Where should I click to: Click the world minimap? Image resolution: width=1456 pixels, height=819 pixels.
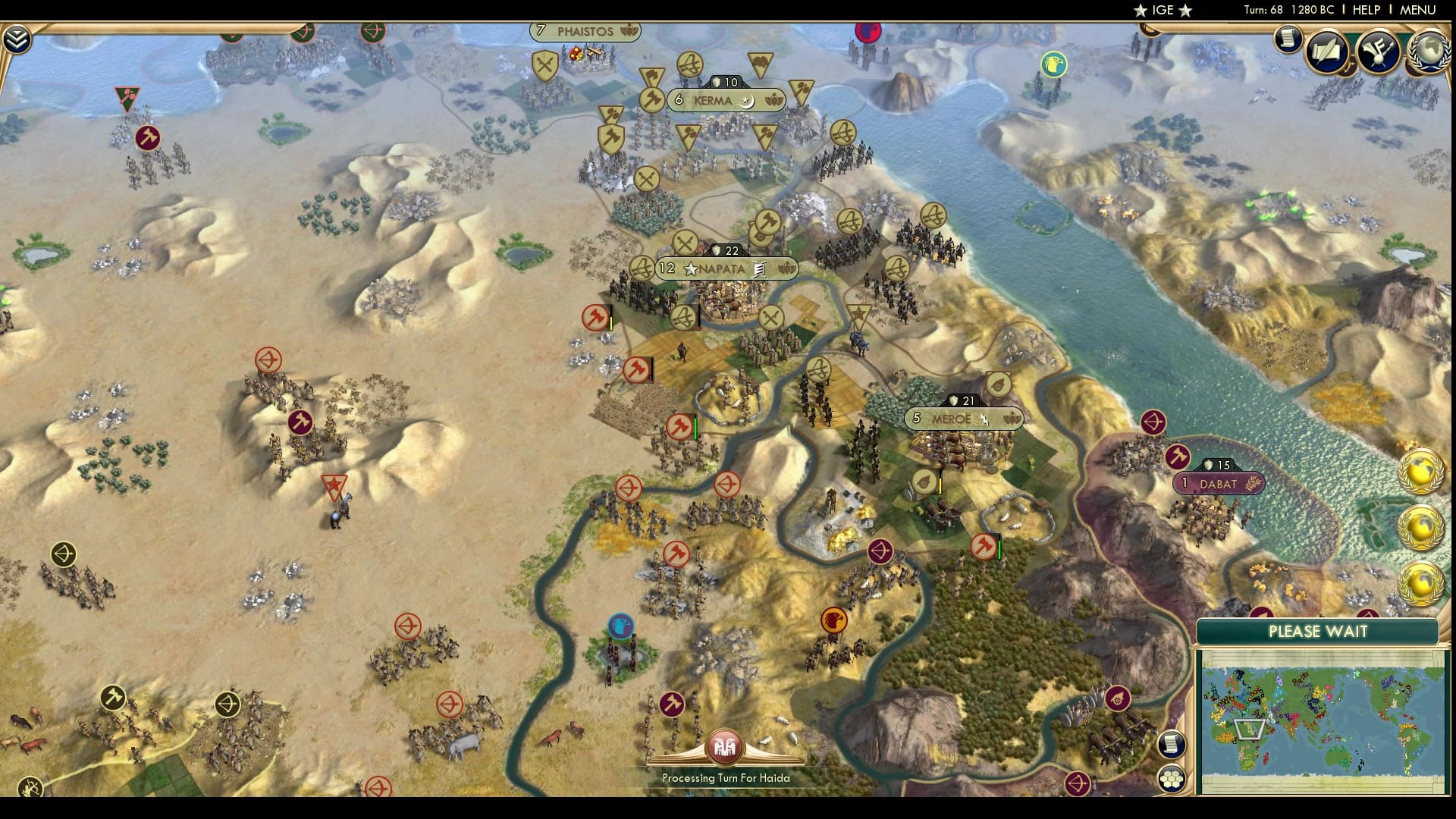coord(1321,720)
